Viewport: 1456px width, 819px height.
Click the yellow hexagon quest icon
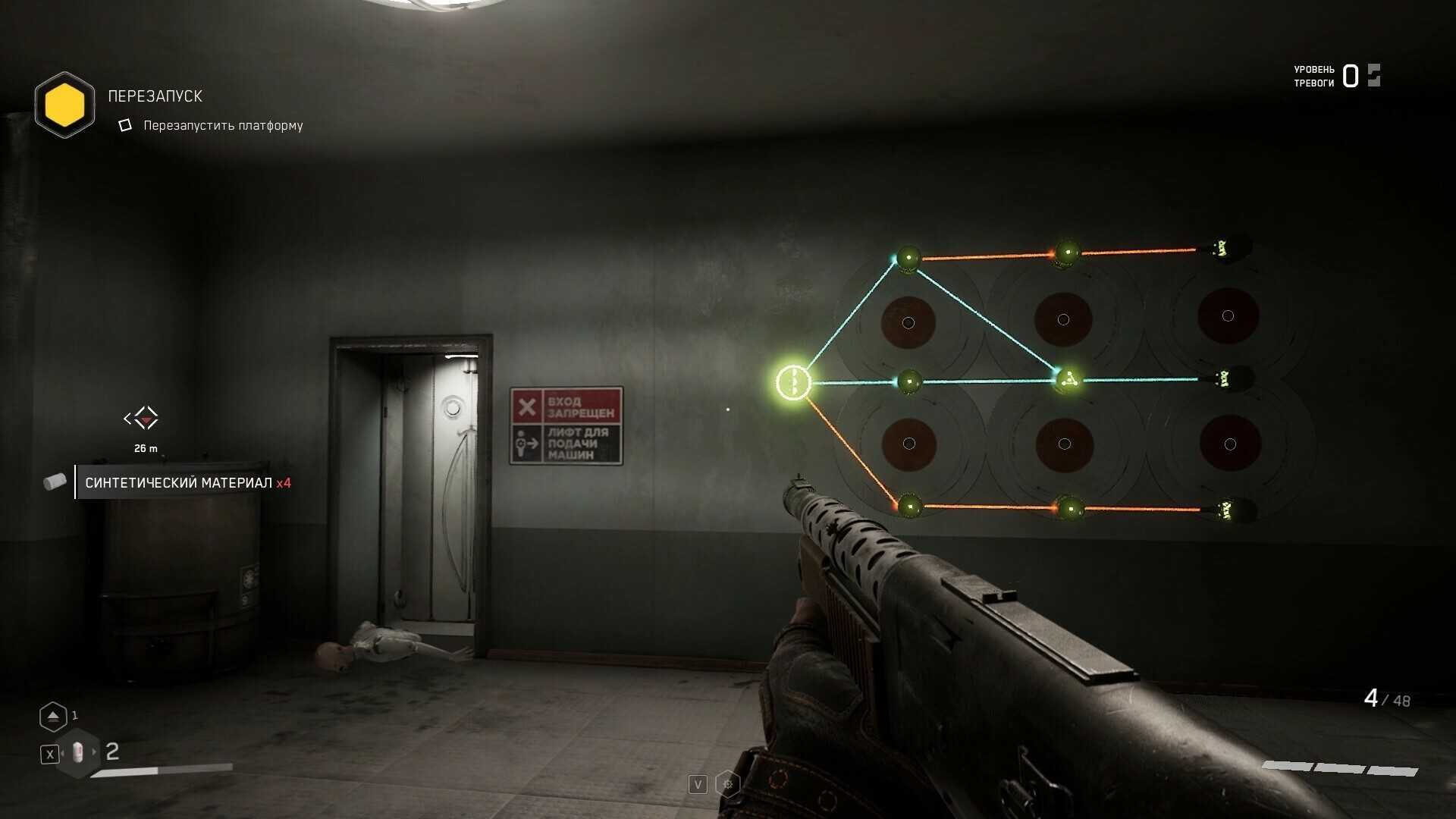click(x=65, y=105)
